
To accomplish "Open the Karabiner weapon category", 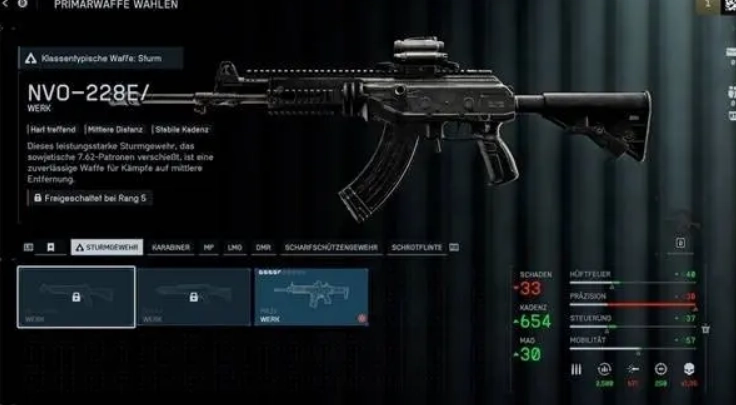I will [171, 247].
